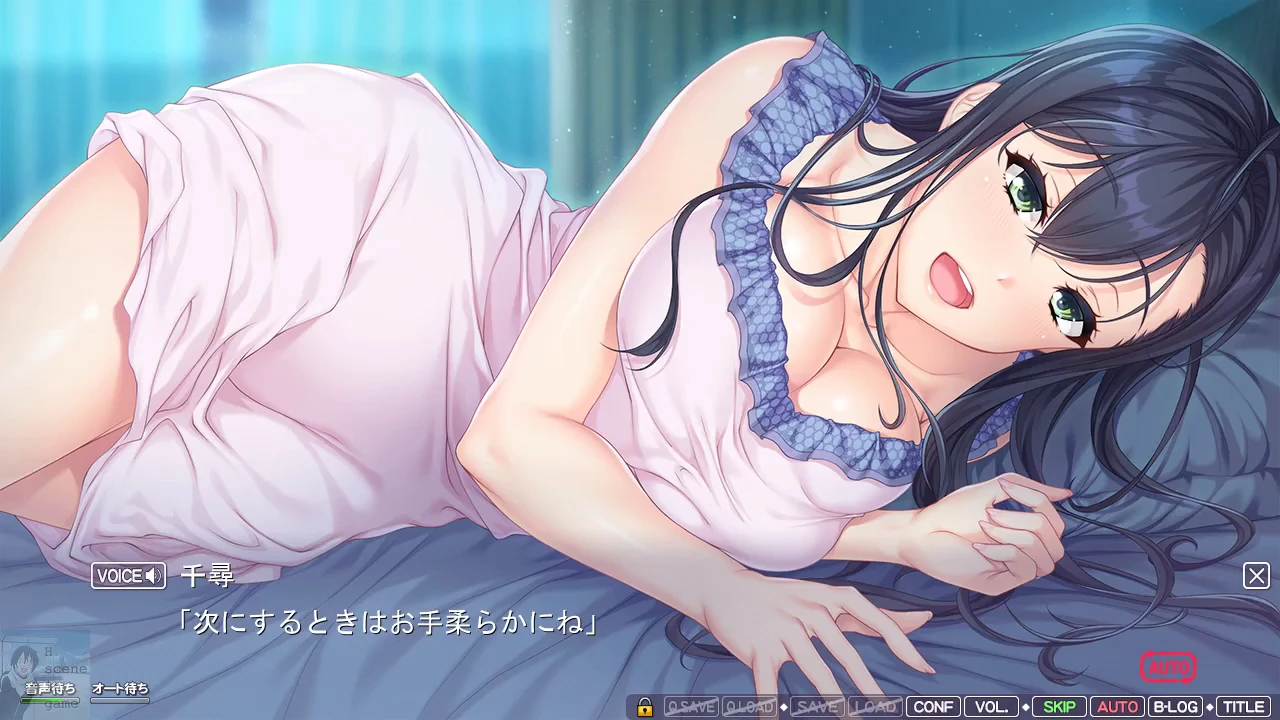Viewport: 1280px width, 720px height.
Task: Open the VOL. volume settings
Action: [991, 707]
